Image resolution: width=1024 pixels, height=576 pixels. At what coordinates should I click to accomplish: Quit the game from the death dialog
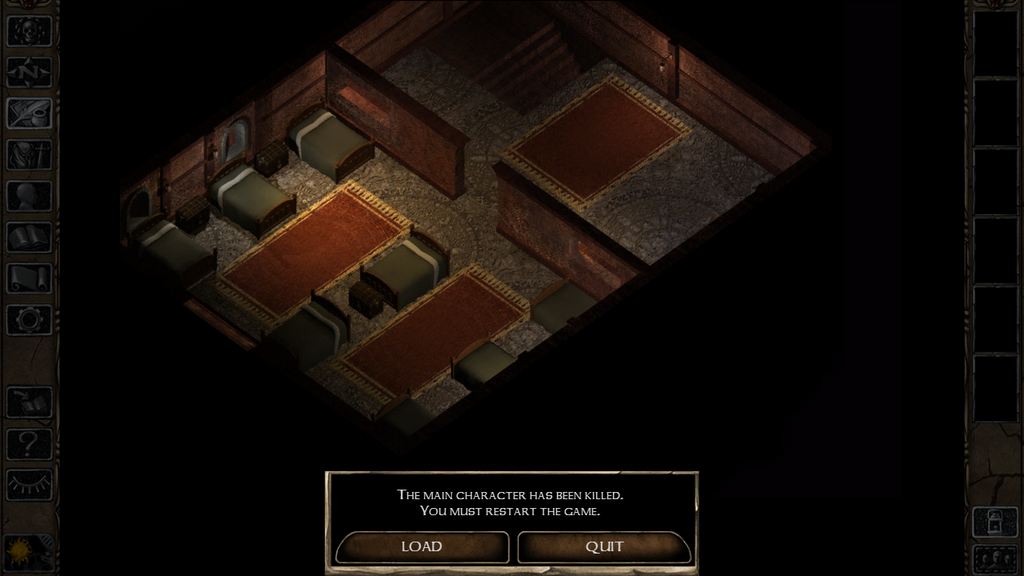[x=604, y=547]
